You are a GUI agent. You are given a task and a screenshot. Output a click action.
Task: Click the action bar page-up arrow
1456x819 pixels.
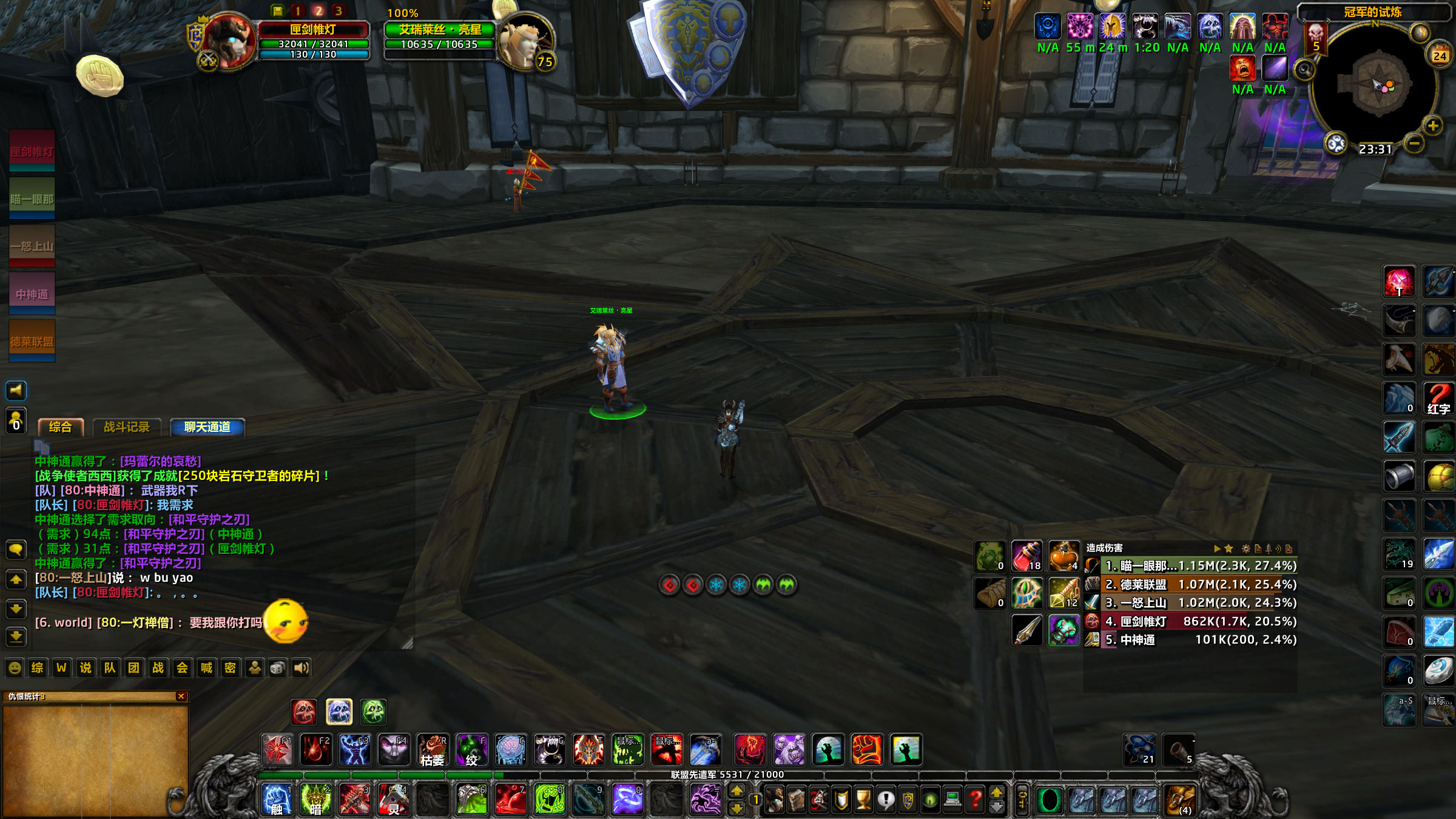tap(736, 791)
